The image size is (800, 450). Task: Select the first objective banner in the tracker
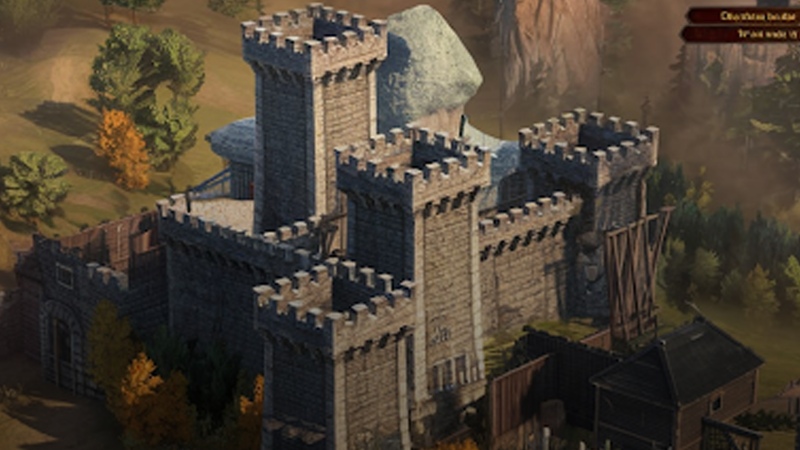(x=742, y=15)
